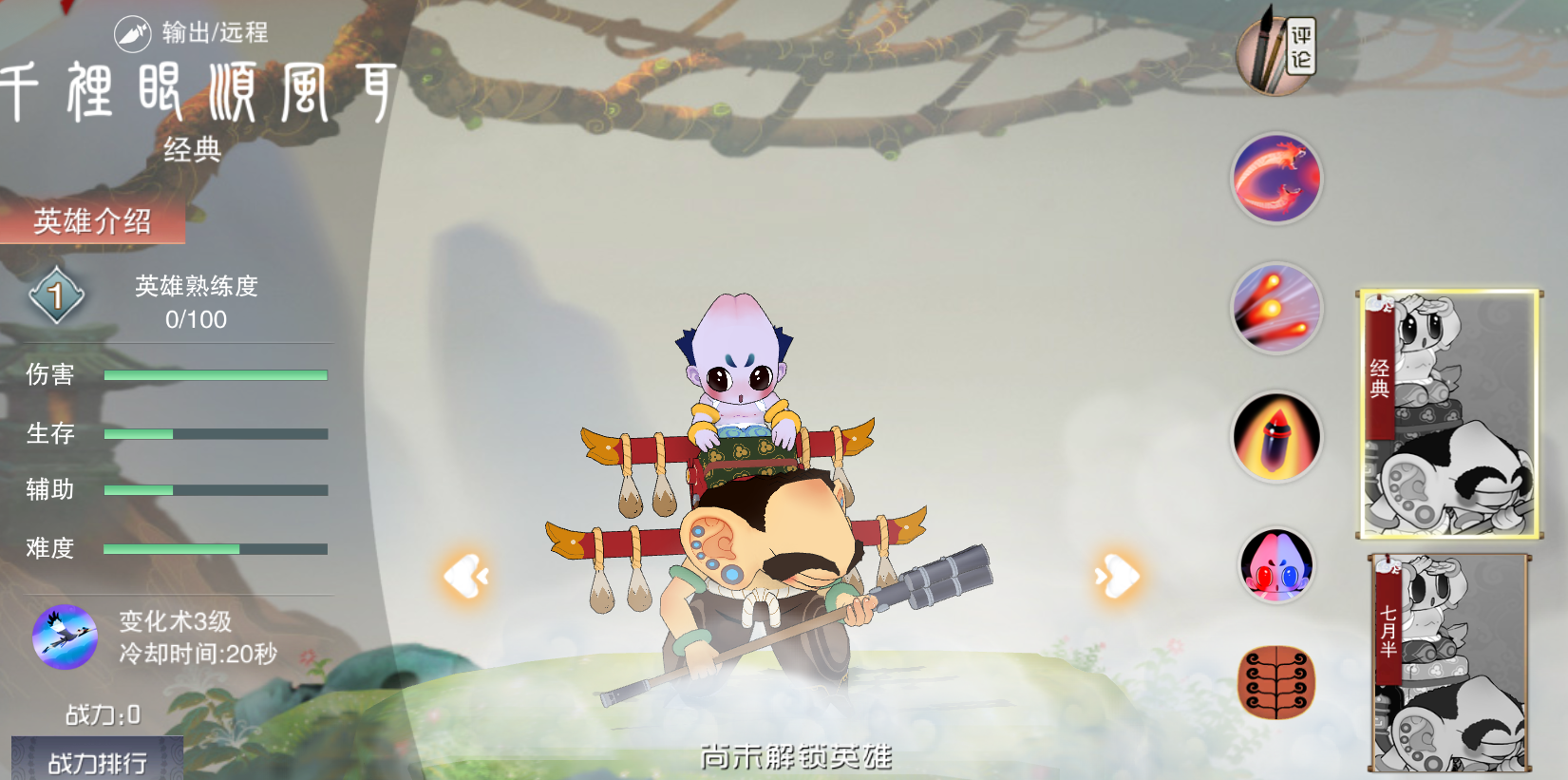The height and width of the screenshot is (780, 1568).
Task: Click the 输出/远程 role badge icon
Action: (131, 30)
